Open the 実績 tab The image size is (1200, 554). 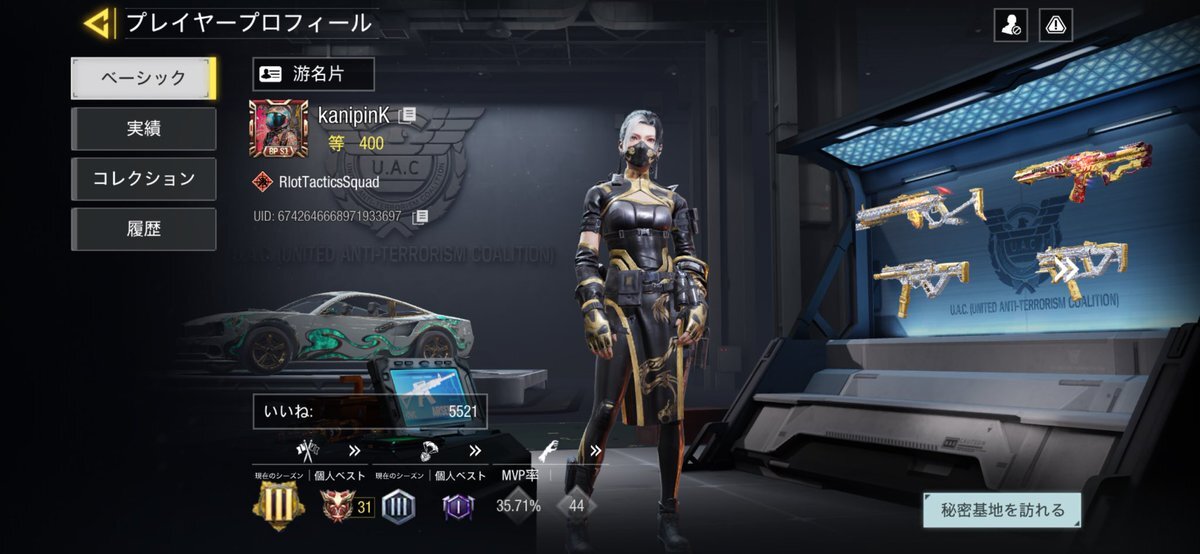coord(143,129)
